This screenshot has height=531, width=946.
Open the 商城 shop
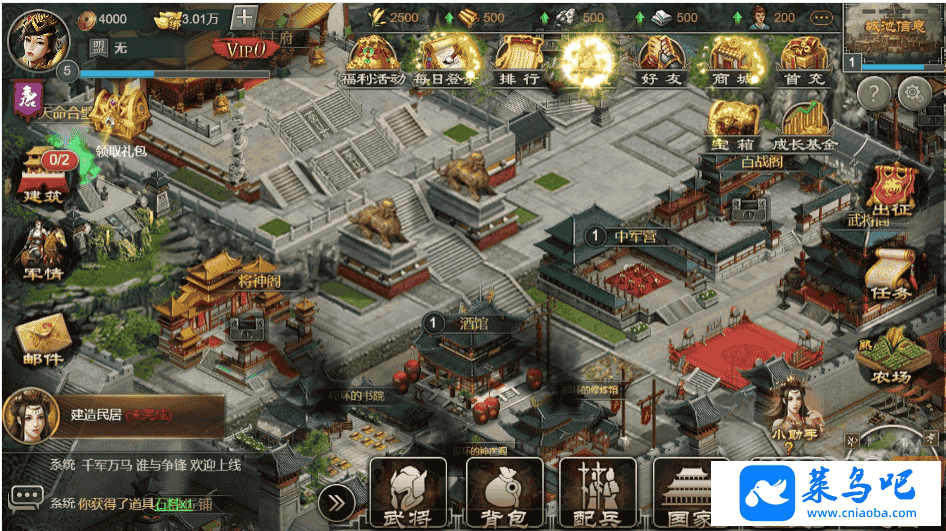[735, 58]
